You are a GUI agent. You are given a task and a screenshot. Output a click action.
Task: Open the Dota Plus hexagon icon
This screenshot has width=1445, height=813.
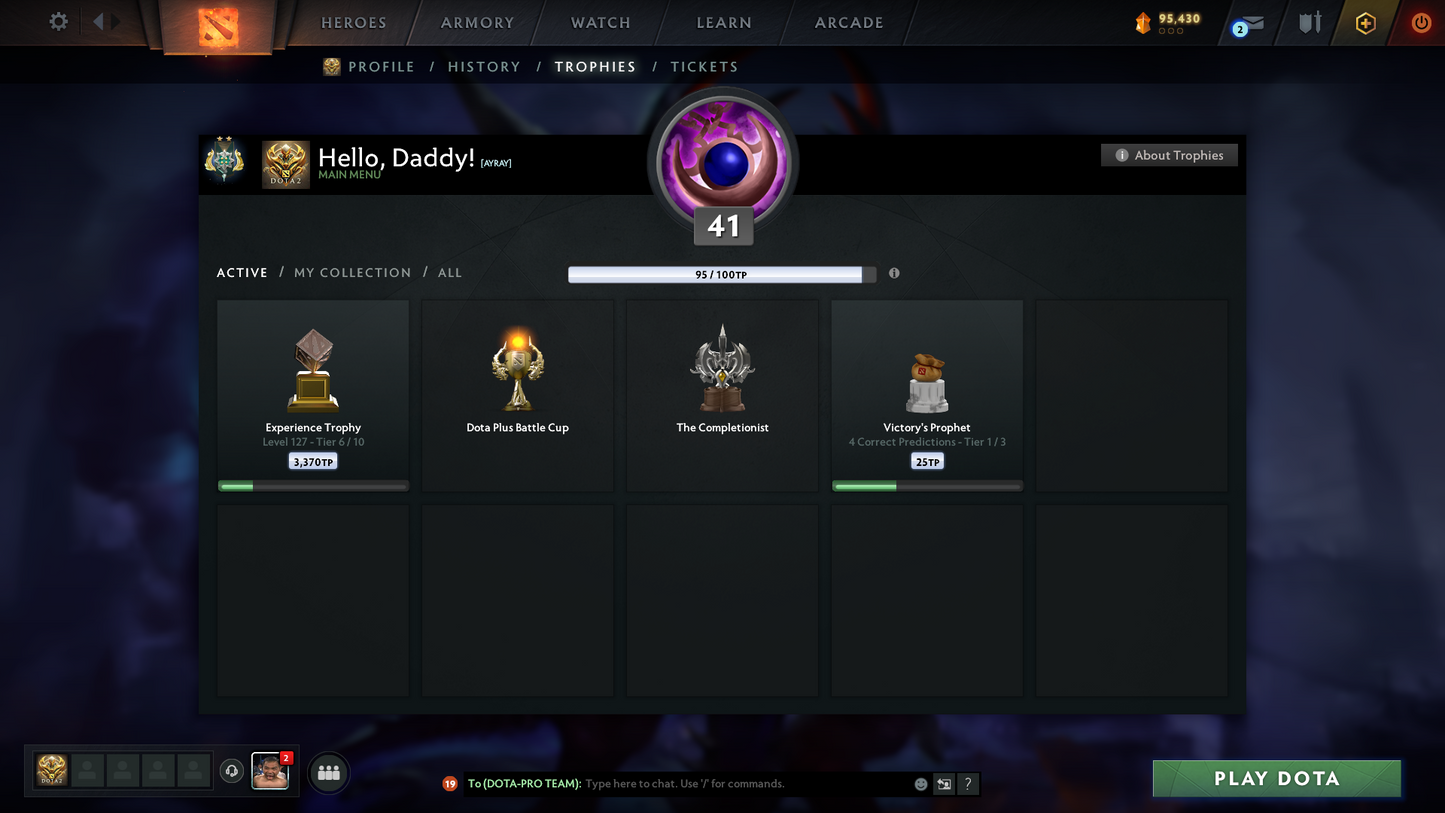pos(1366,22)
